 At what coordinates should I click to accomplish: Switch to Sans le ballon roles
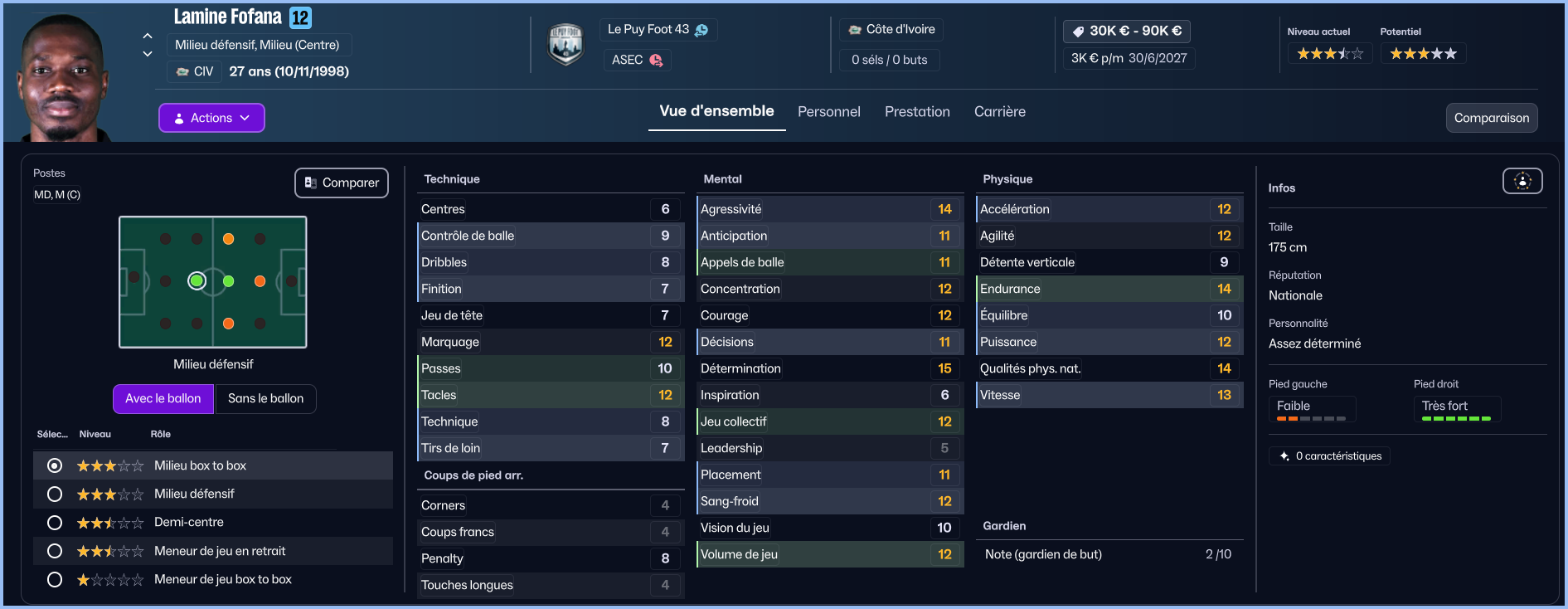(x=265, y=398)
